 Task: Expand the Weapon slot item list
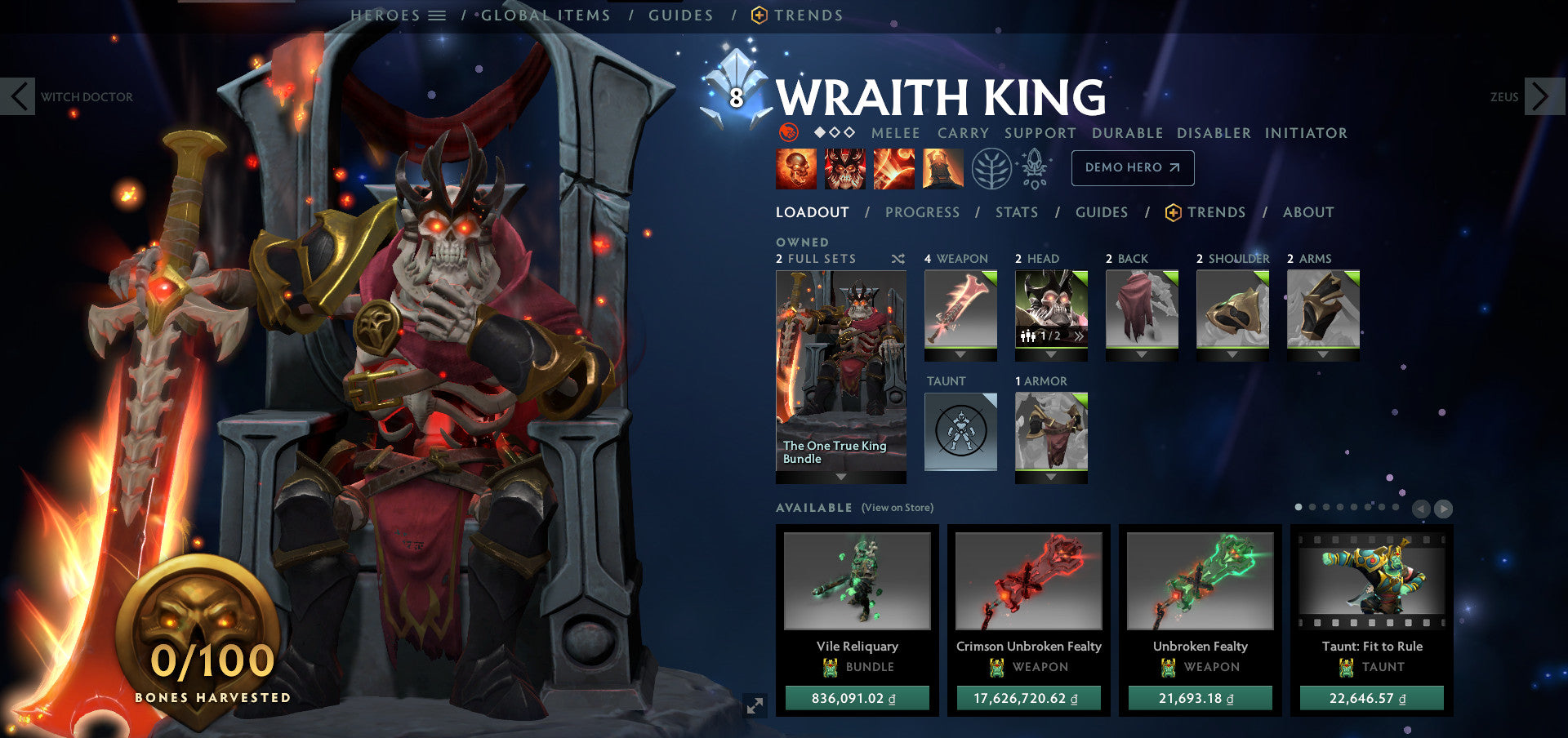click(x=960, y=354)
